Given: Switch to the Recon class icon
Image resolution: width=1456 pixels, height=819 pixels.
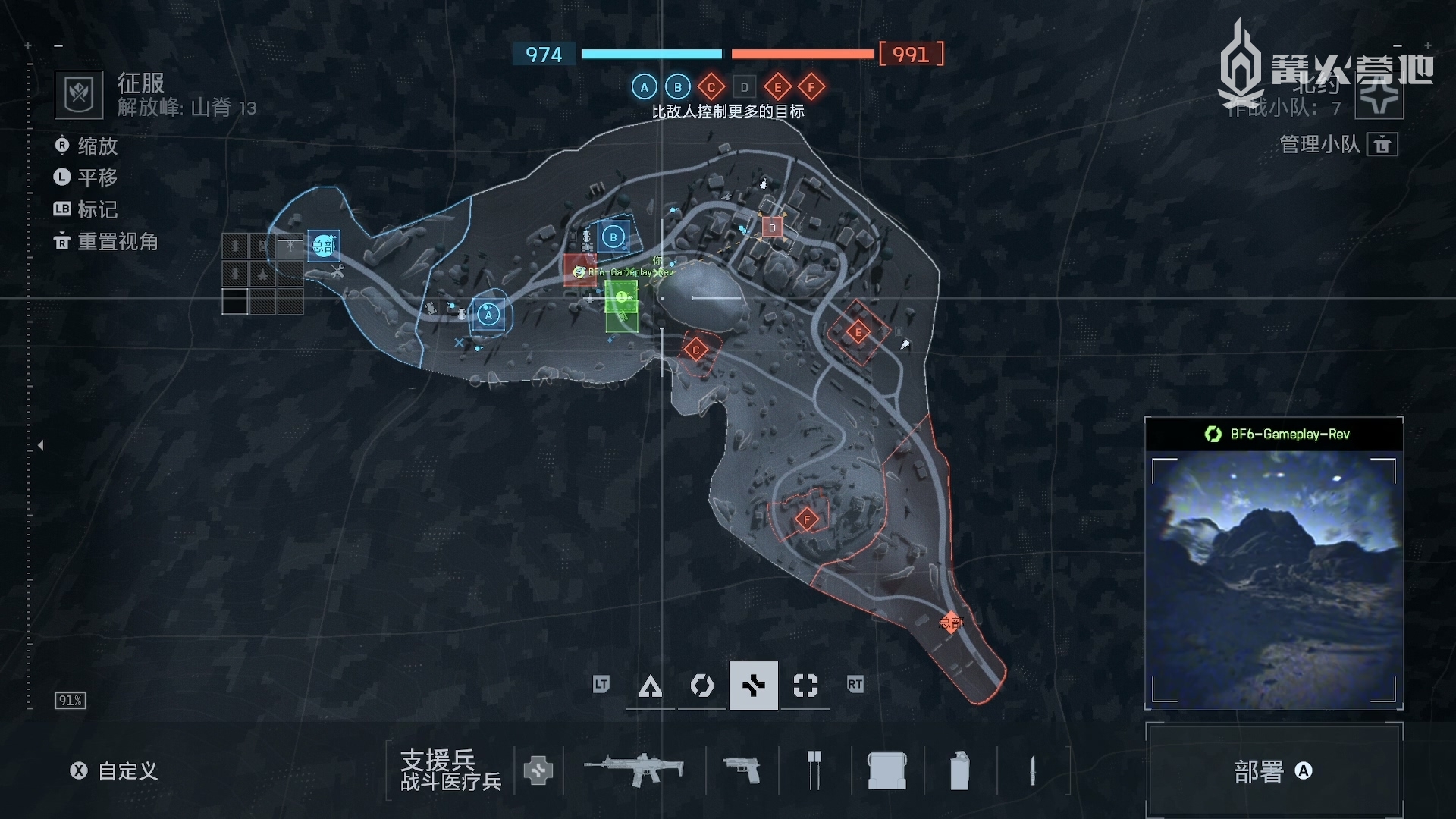Looking at the screenshot, I should click(x=805, y=686).
